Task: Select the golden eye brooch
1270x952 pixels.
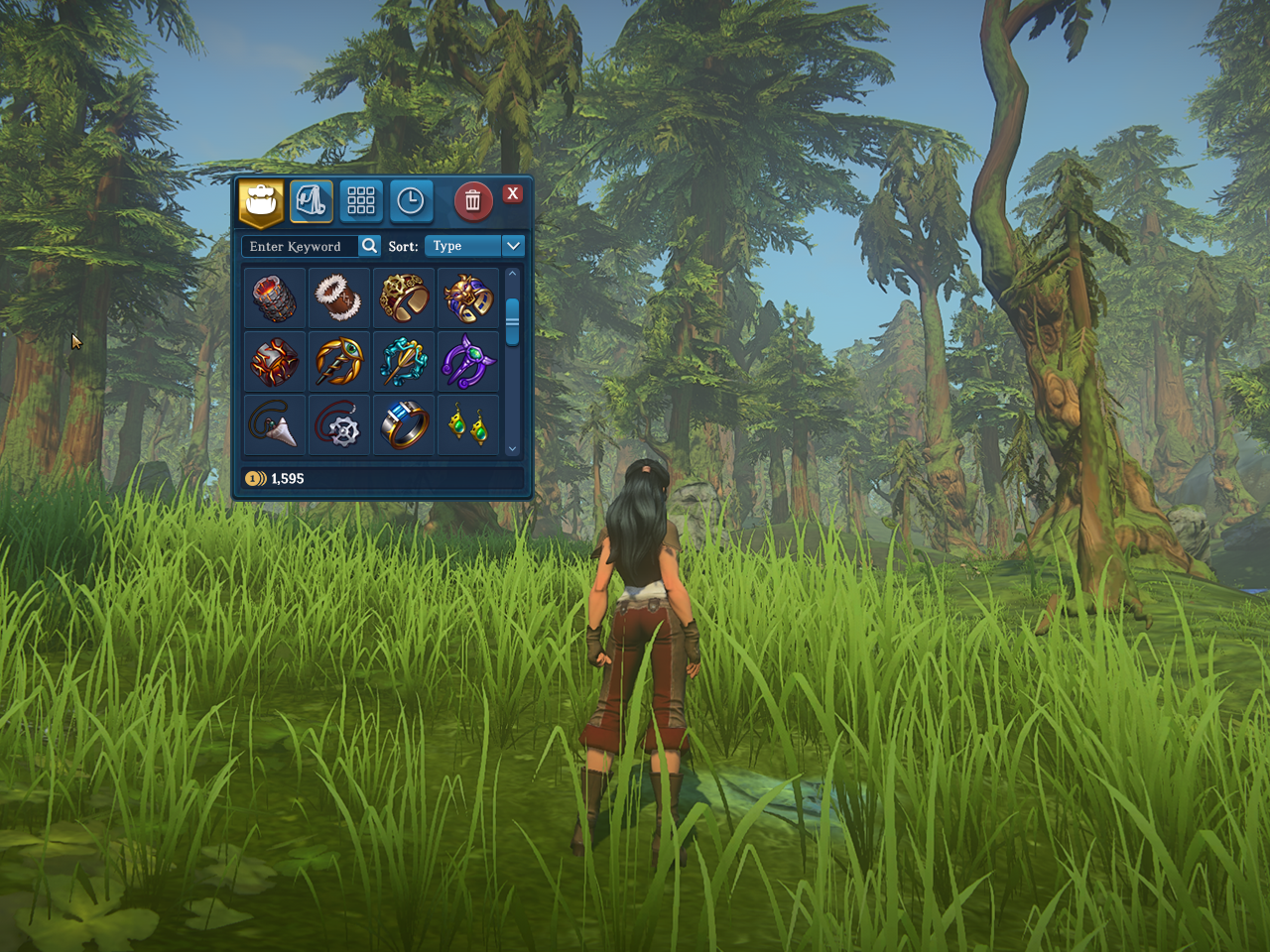Action: (338, 361)
